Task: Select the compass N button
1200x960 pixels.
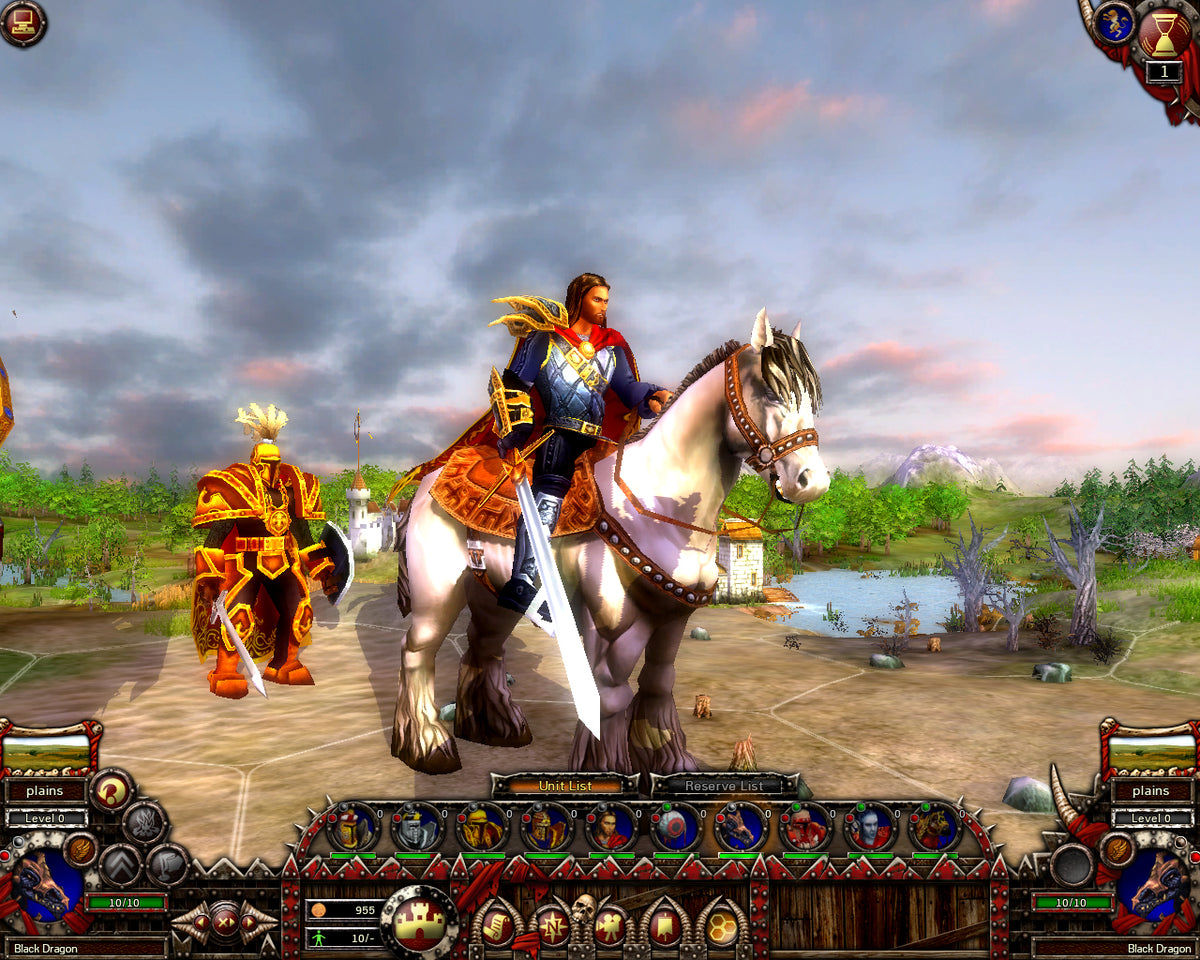Action: click(x=551, y=926)
